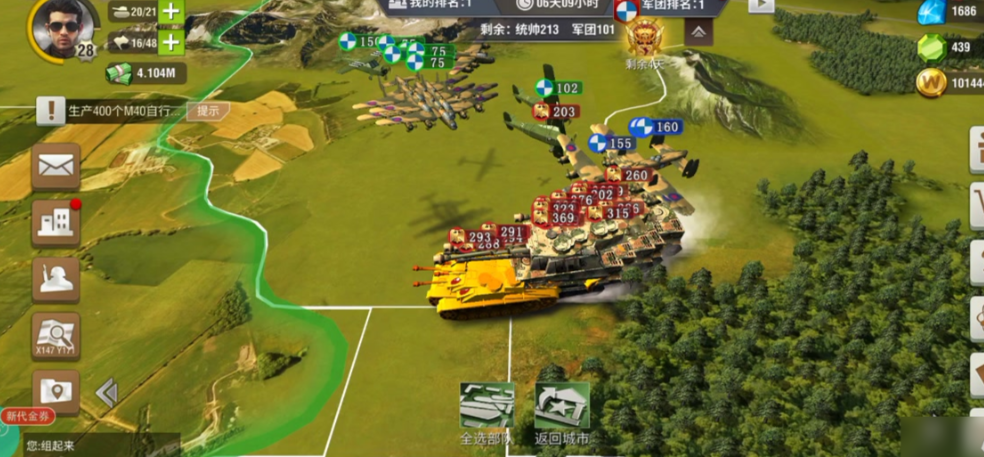
Task: Tap the 提示 hint button on the quest
Action: pos(207,111)
